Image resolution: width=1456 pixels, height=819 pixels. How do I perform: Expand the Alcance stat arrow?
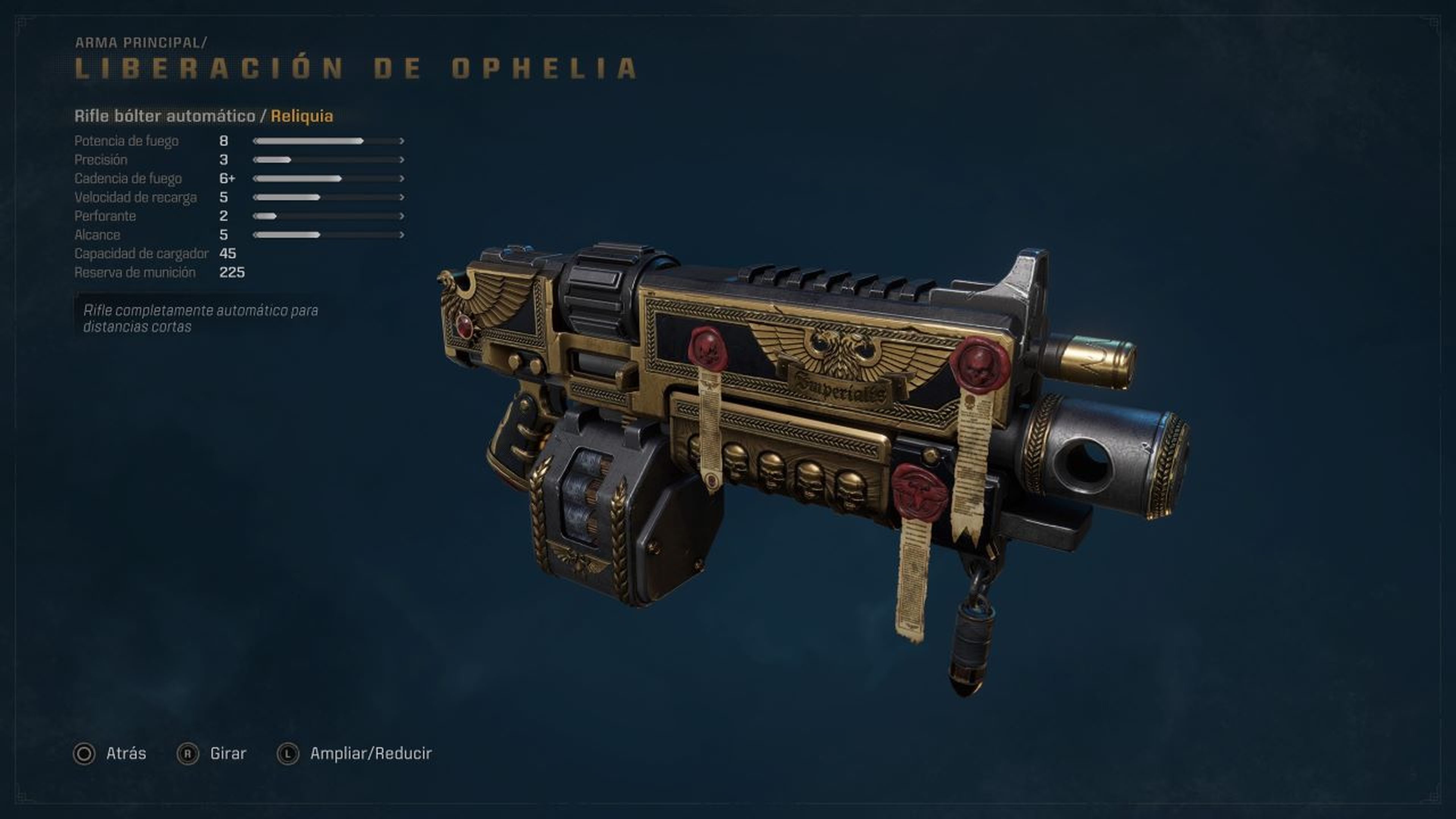click(402, 235)
